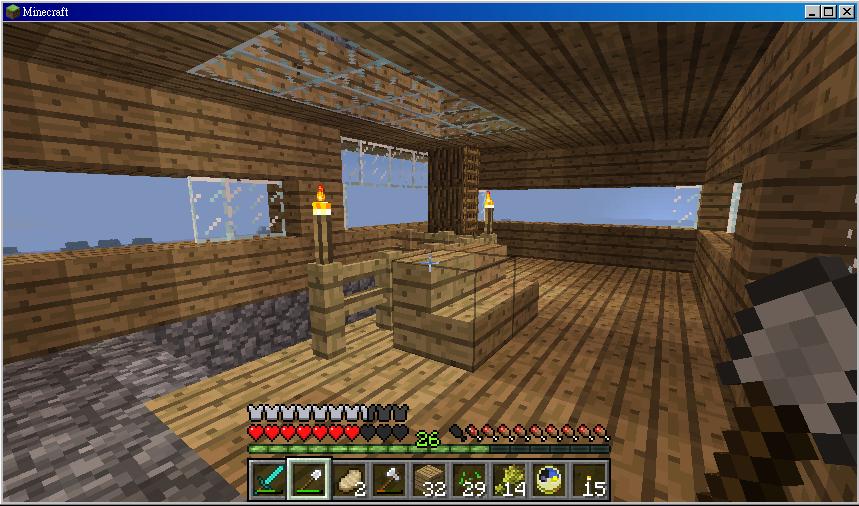Minimize the Minecraft window
This screenshot has height=506, width=859.
(x=812, y=11)
